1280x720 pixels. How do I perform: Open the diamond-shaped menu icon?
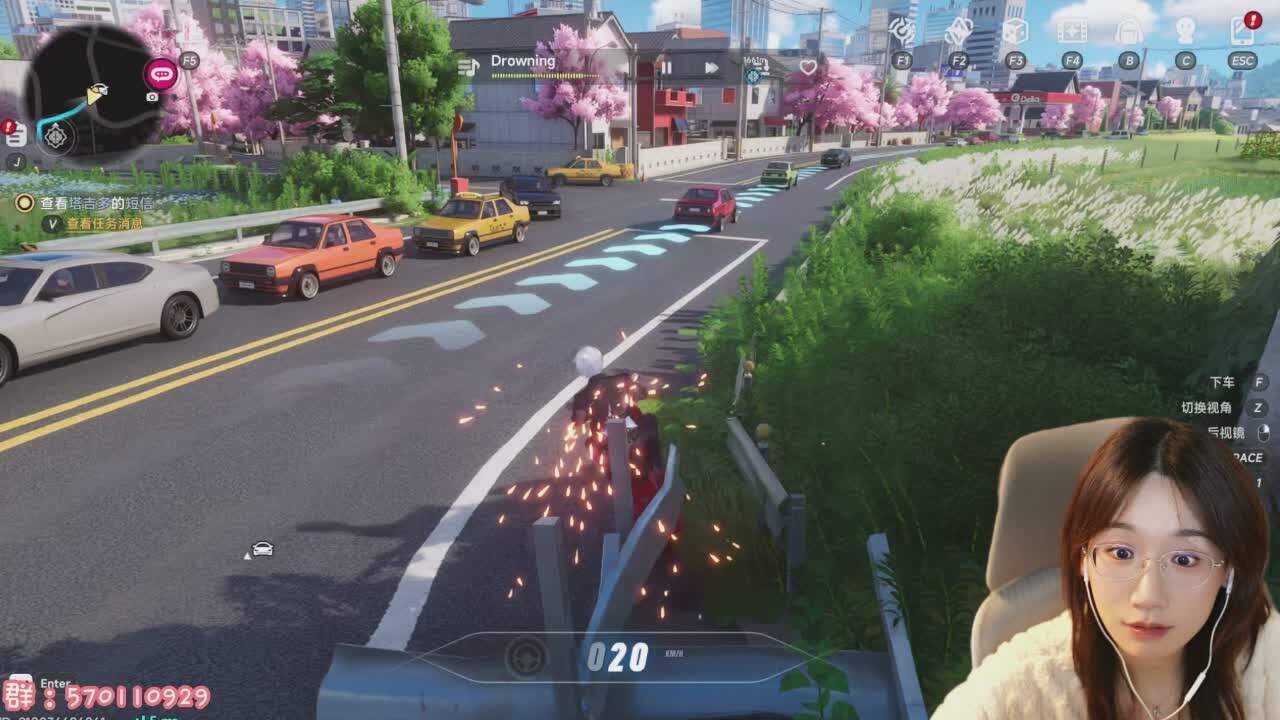958,32
